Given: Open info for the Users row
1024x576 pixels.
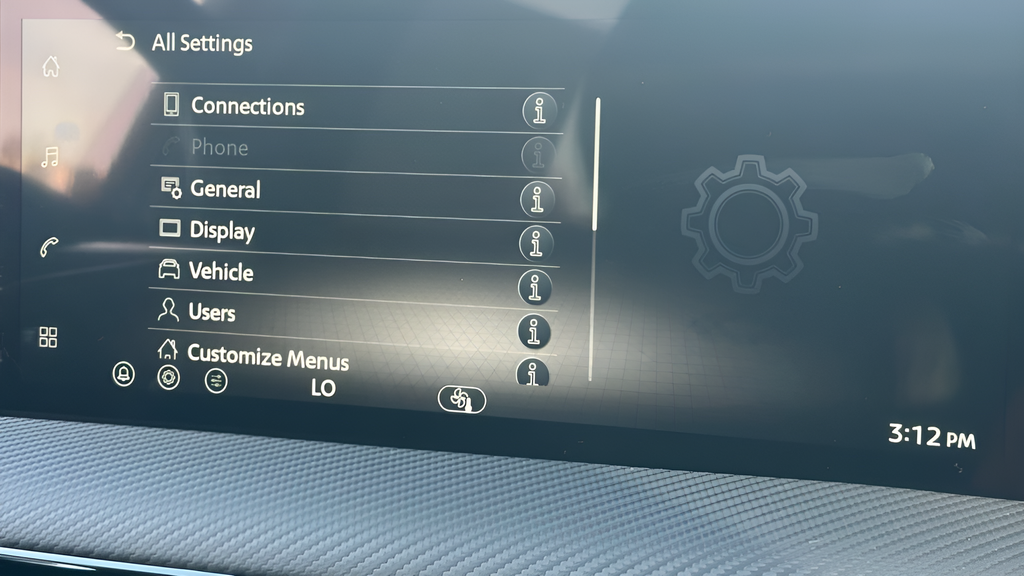Looking at the screenshot, I should (x=534, y=331).
